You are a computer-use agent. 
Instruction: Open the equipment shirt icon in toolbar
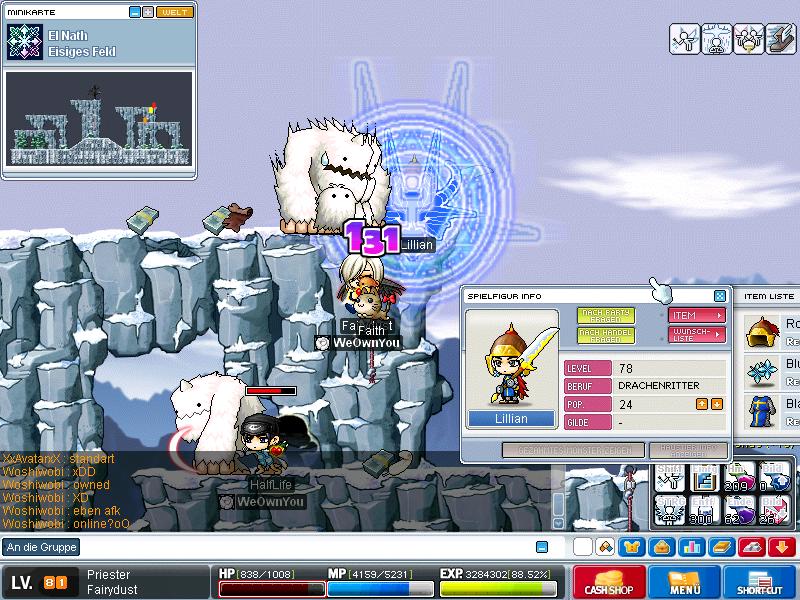point(631,547)
